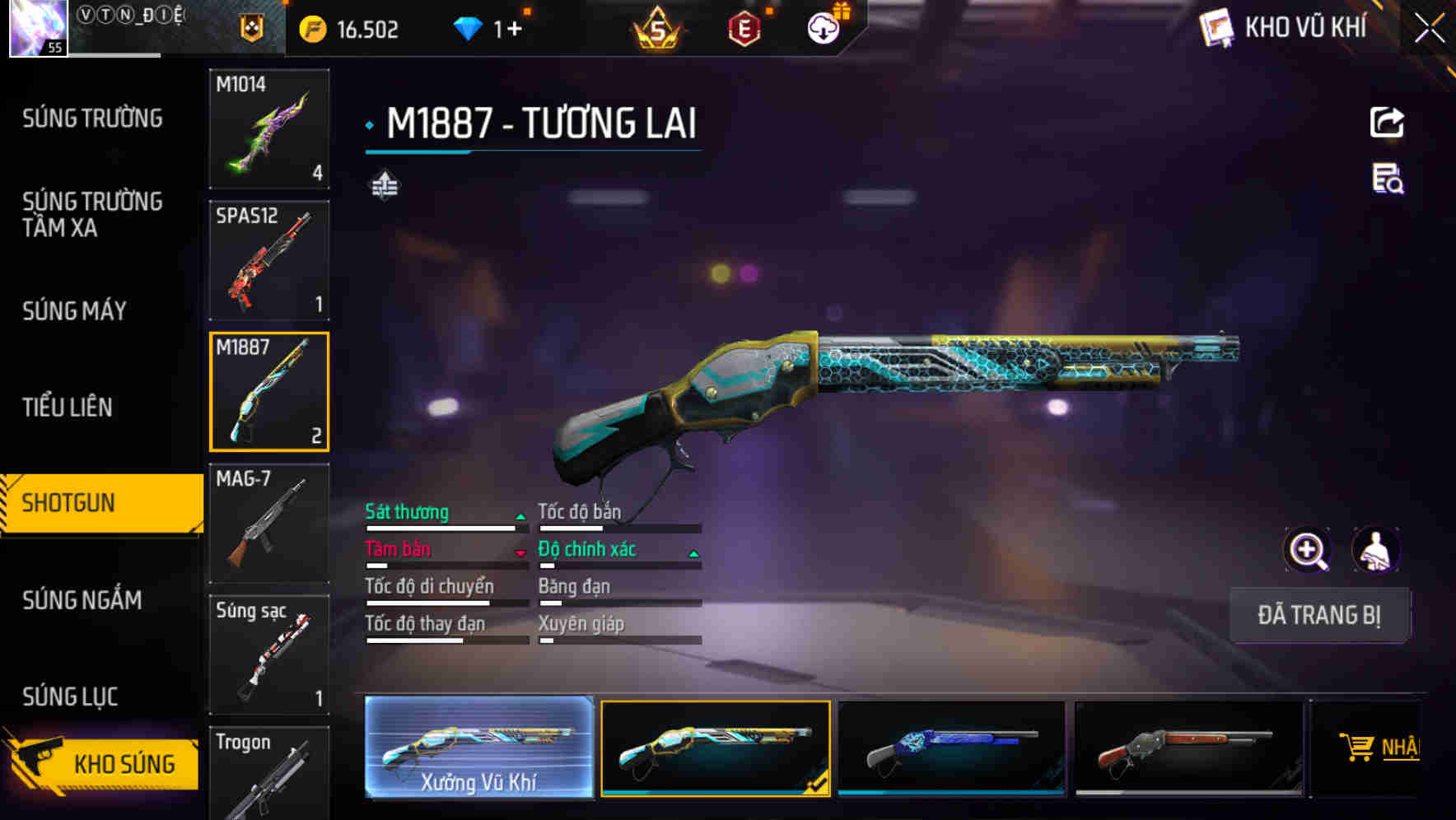Open the weapon share icon
Image resolution: width=1456 pixels, height=820 pixels.
[1388, 122]
